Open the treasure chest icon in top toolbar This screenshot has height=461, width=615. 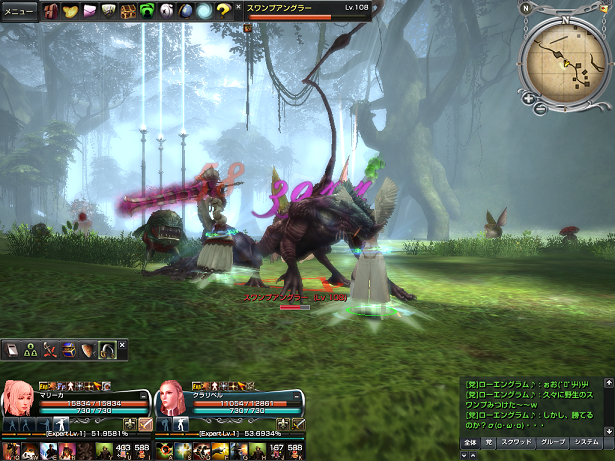128,12
